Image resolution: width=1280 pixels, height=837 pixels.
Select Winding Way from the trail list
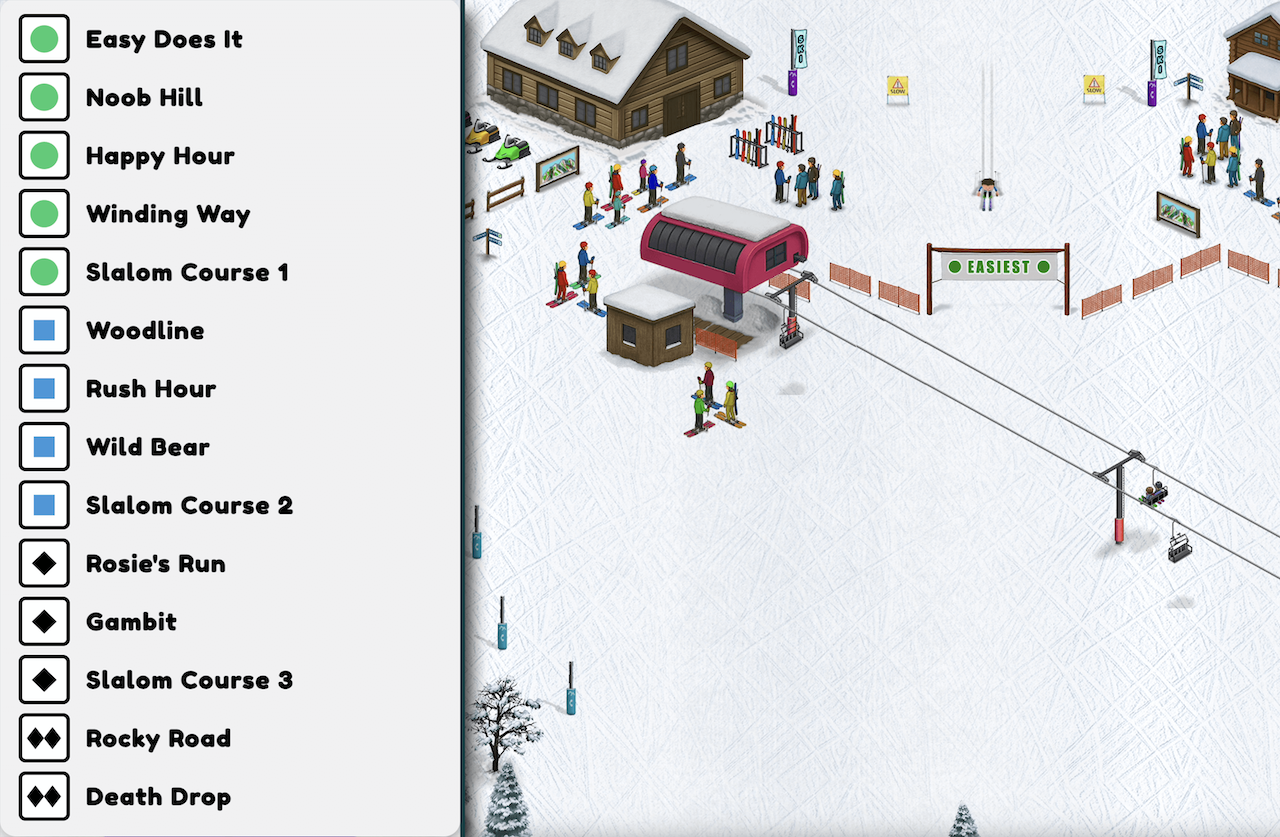[x=168, y=214]
